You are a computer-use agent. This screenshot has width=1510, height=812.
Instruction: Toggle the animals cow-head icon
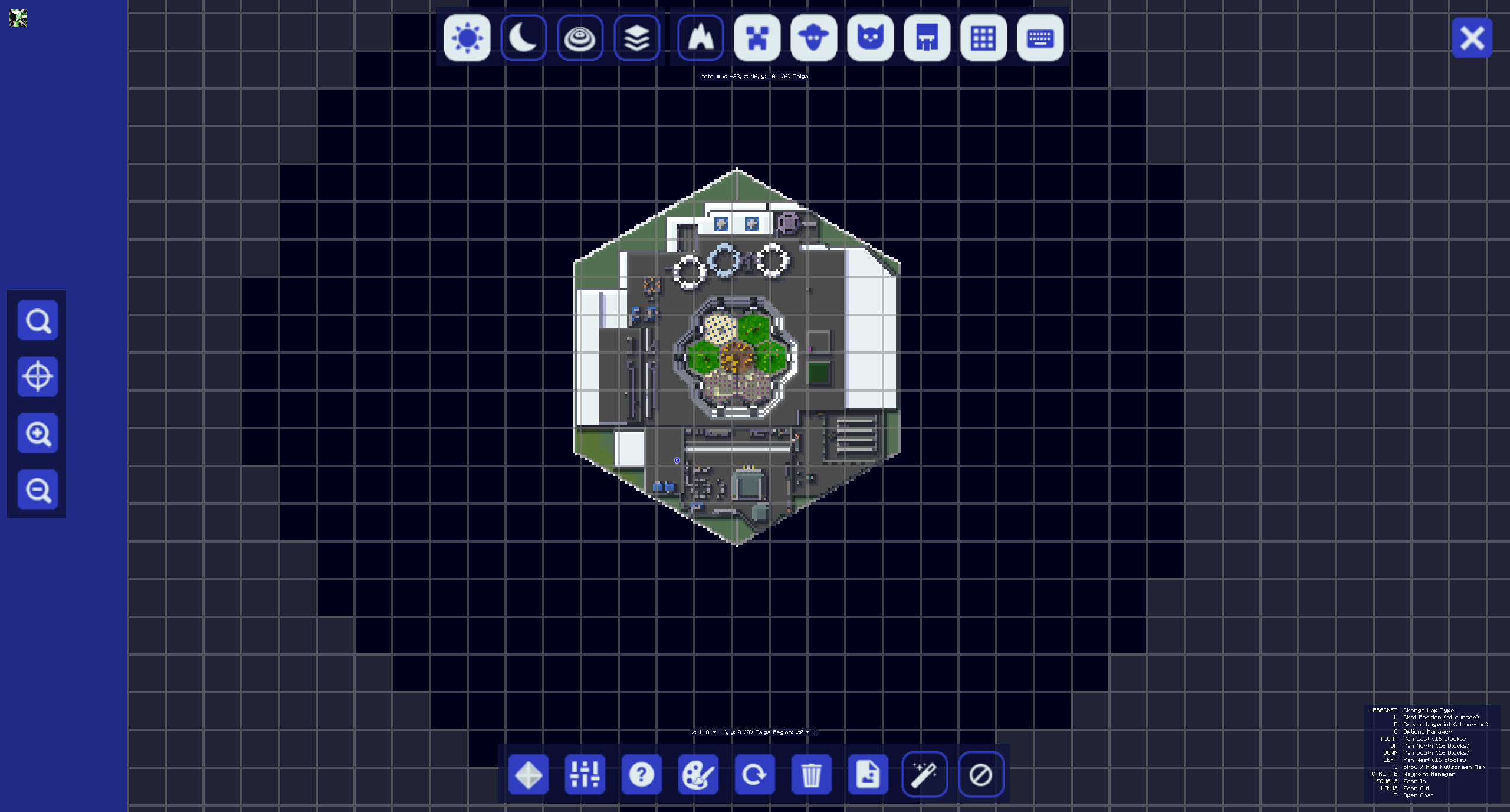point(813,38)
